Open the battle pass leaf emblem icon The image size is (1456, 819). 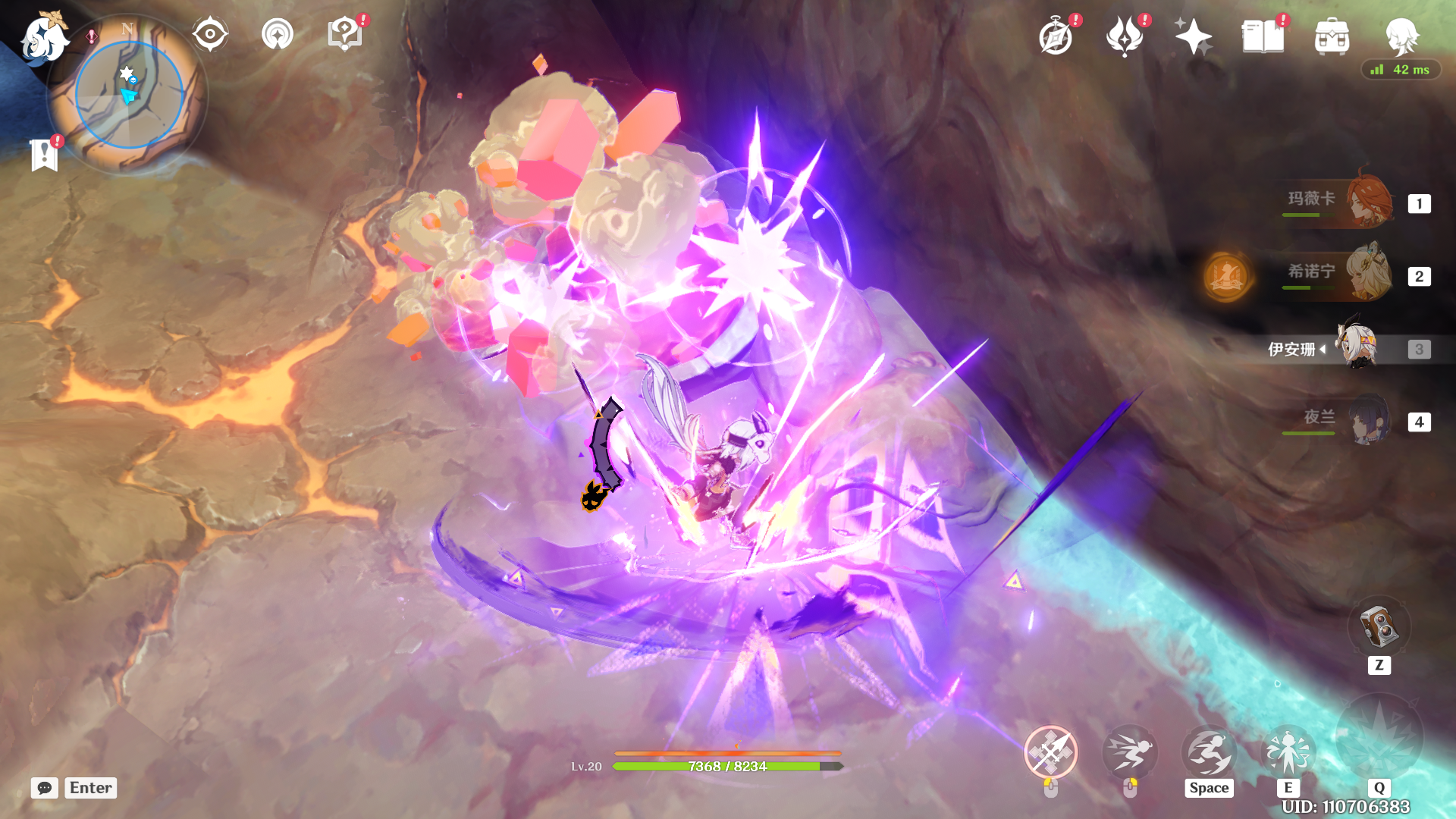(1125, 37)
